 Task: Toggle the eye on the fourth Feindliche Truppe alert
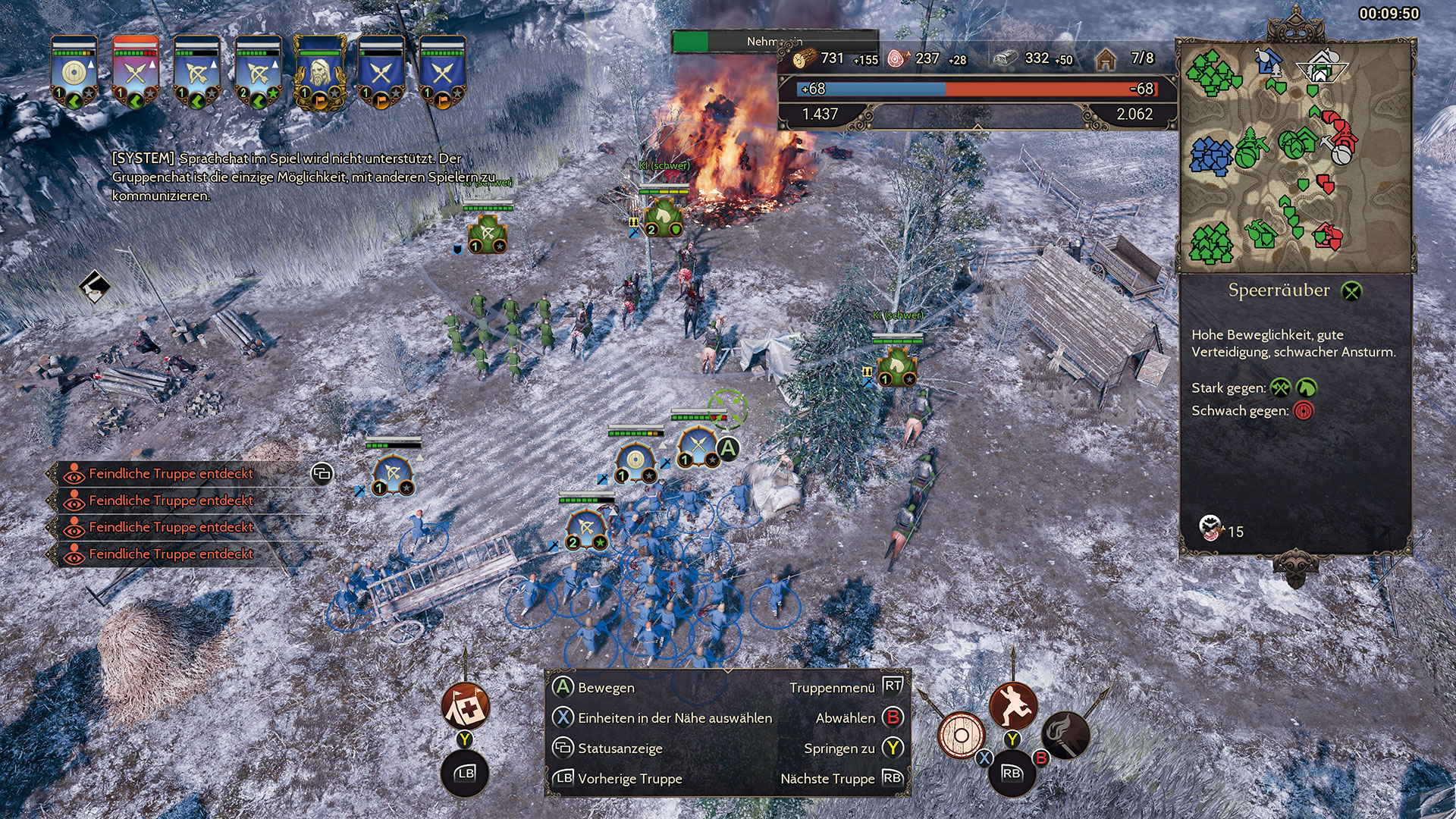point(74,554)
